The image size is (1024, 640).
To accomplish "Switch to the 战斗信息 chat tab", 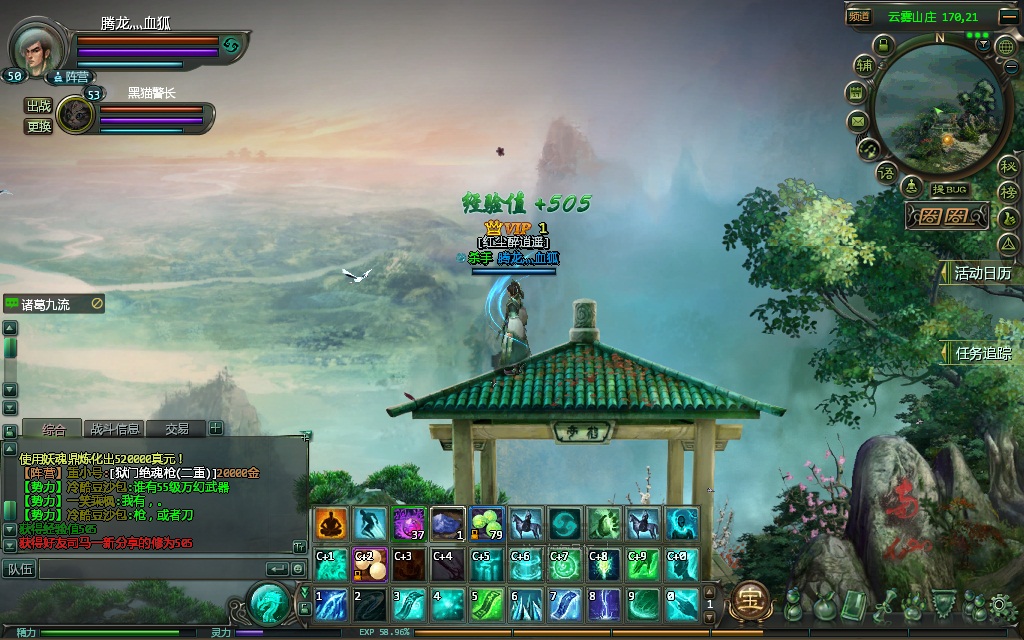I will click(114, 429).
